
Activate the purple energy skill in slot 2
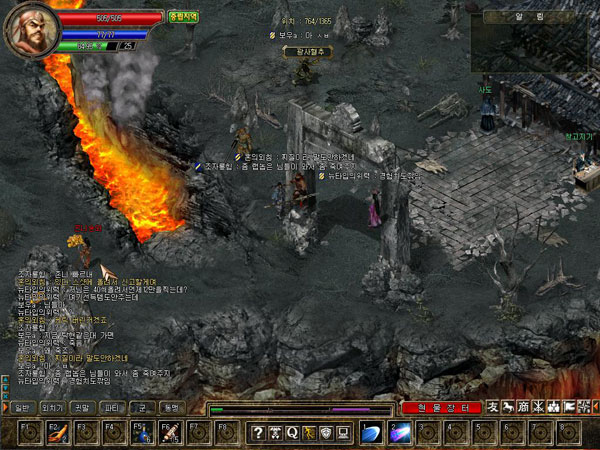[398, 433]
